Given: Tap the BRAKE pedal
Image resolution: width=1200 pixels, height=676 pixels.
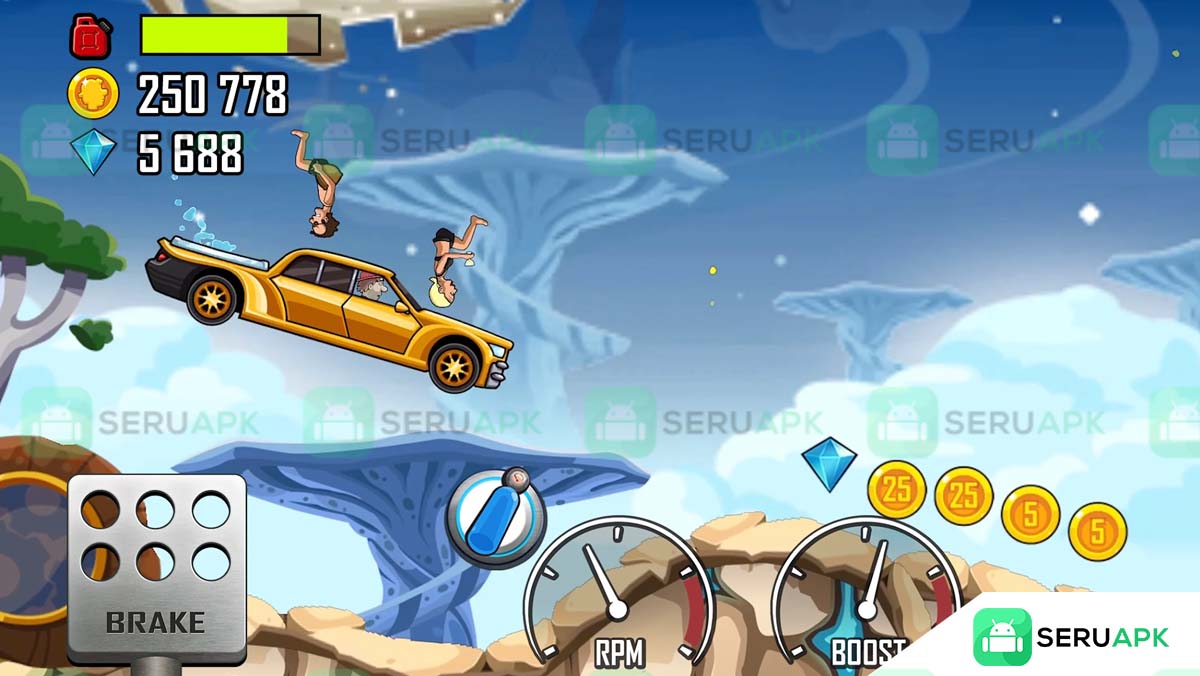Looking at the screenshot, I should (157, 566).
